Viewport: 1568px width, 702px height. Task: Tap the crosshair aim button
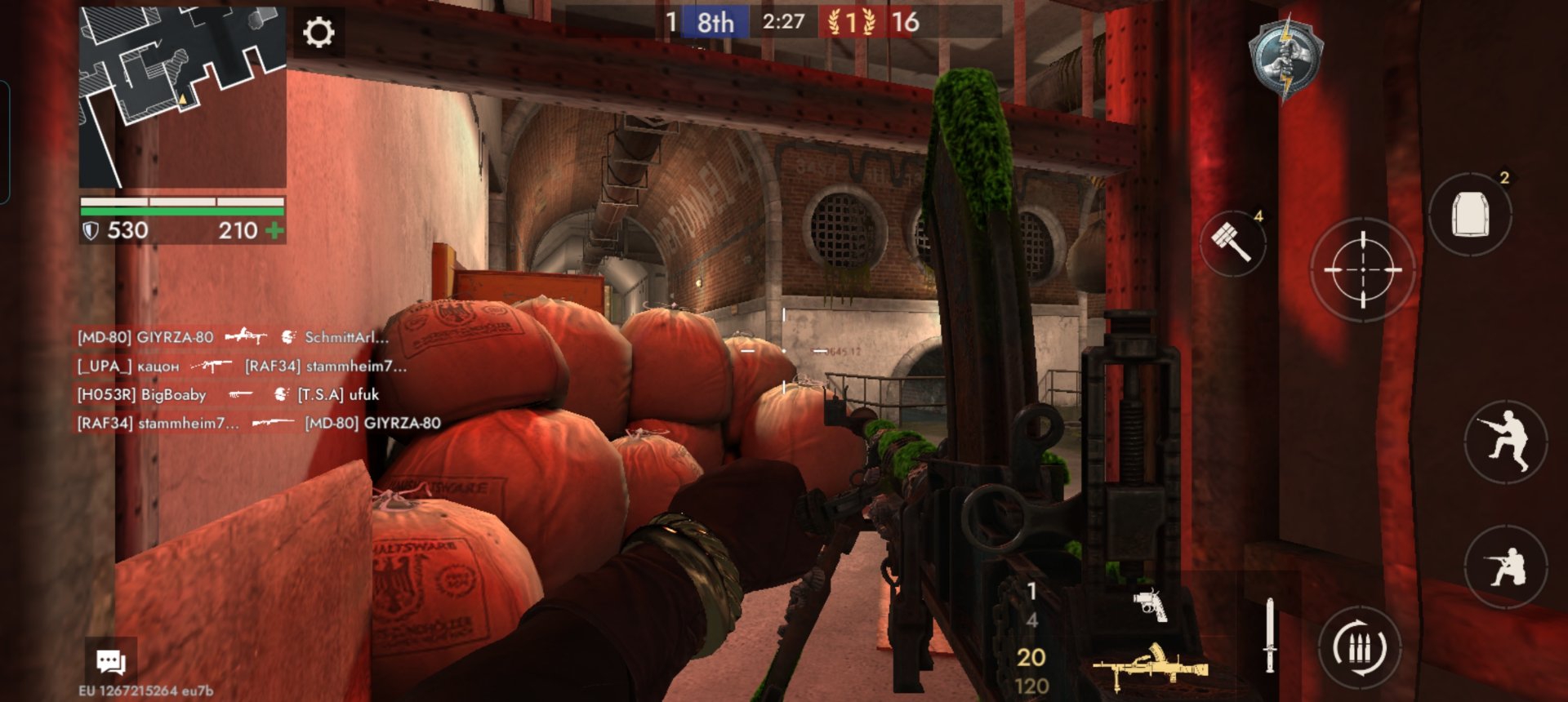(x=1362, y=269)
